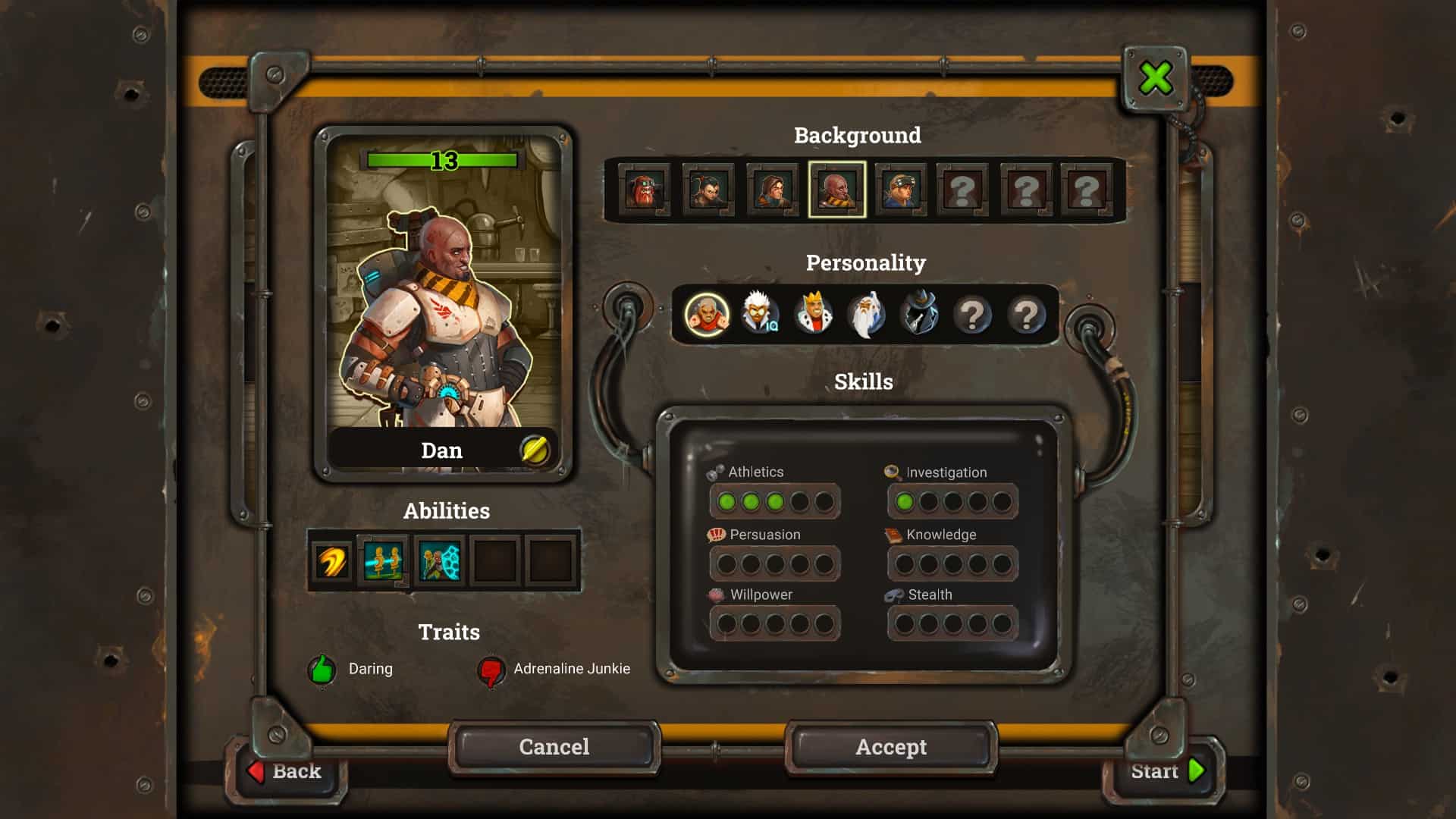Accept the character setup
This screenshot has height=819, width=1456.
891,747
